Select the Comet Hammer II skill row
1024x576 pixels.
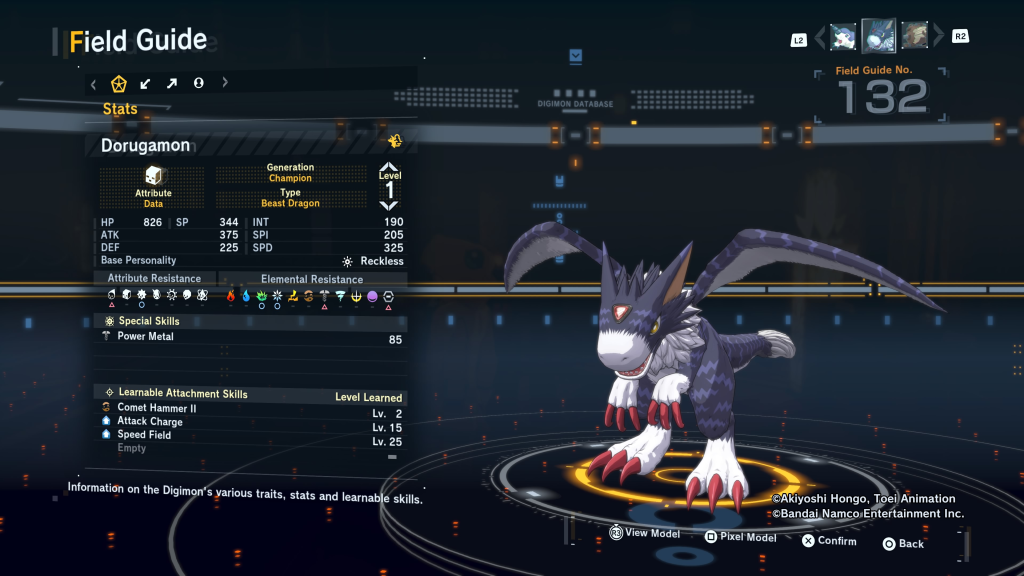(x=250, y=408)
